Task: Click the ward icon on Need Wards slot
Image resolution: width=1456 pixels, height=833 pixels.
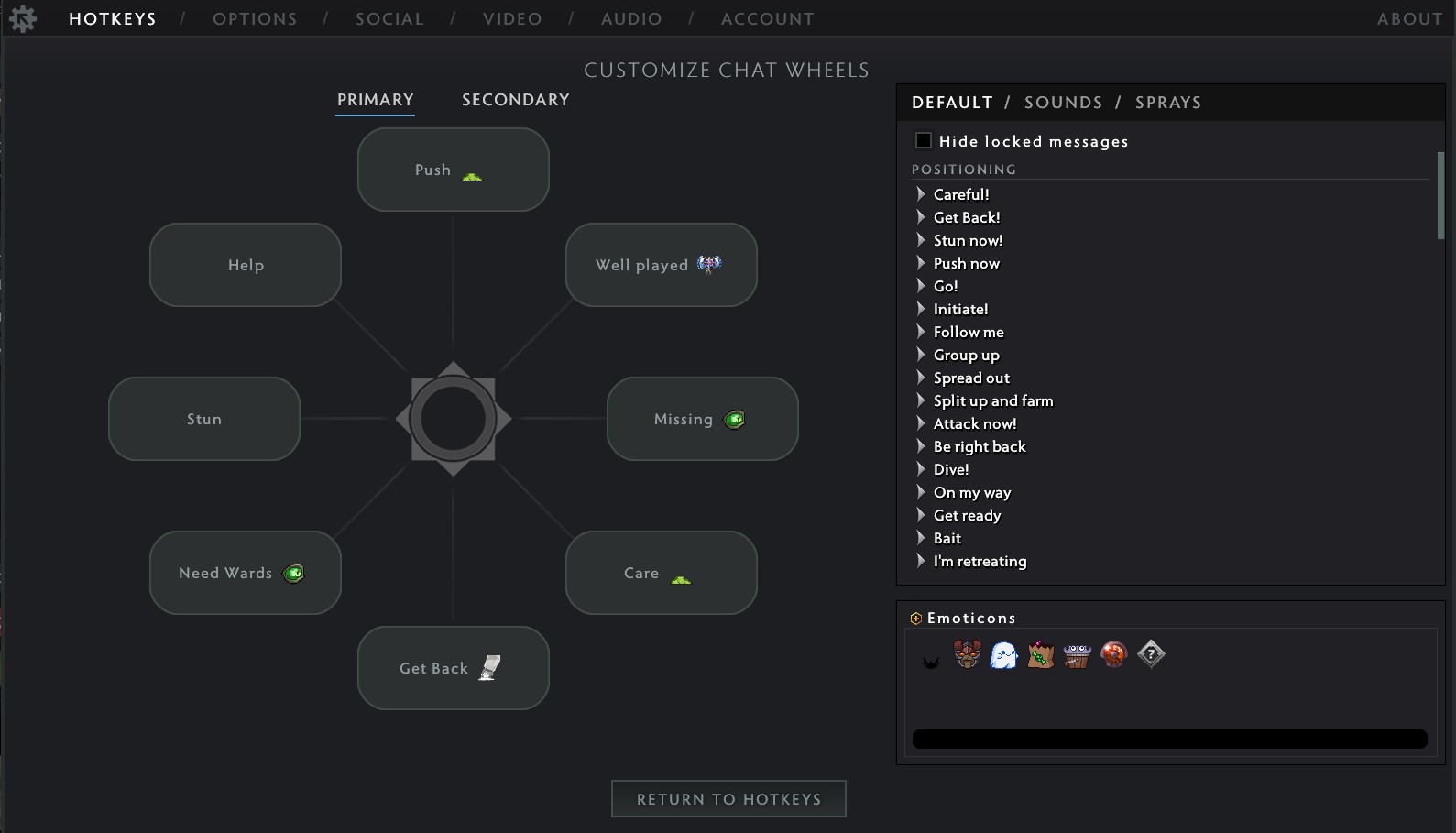Action: [294, 573]
